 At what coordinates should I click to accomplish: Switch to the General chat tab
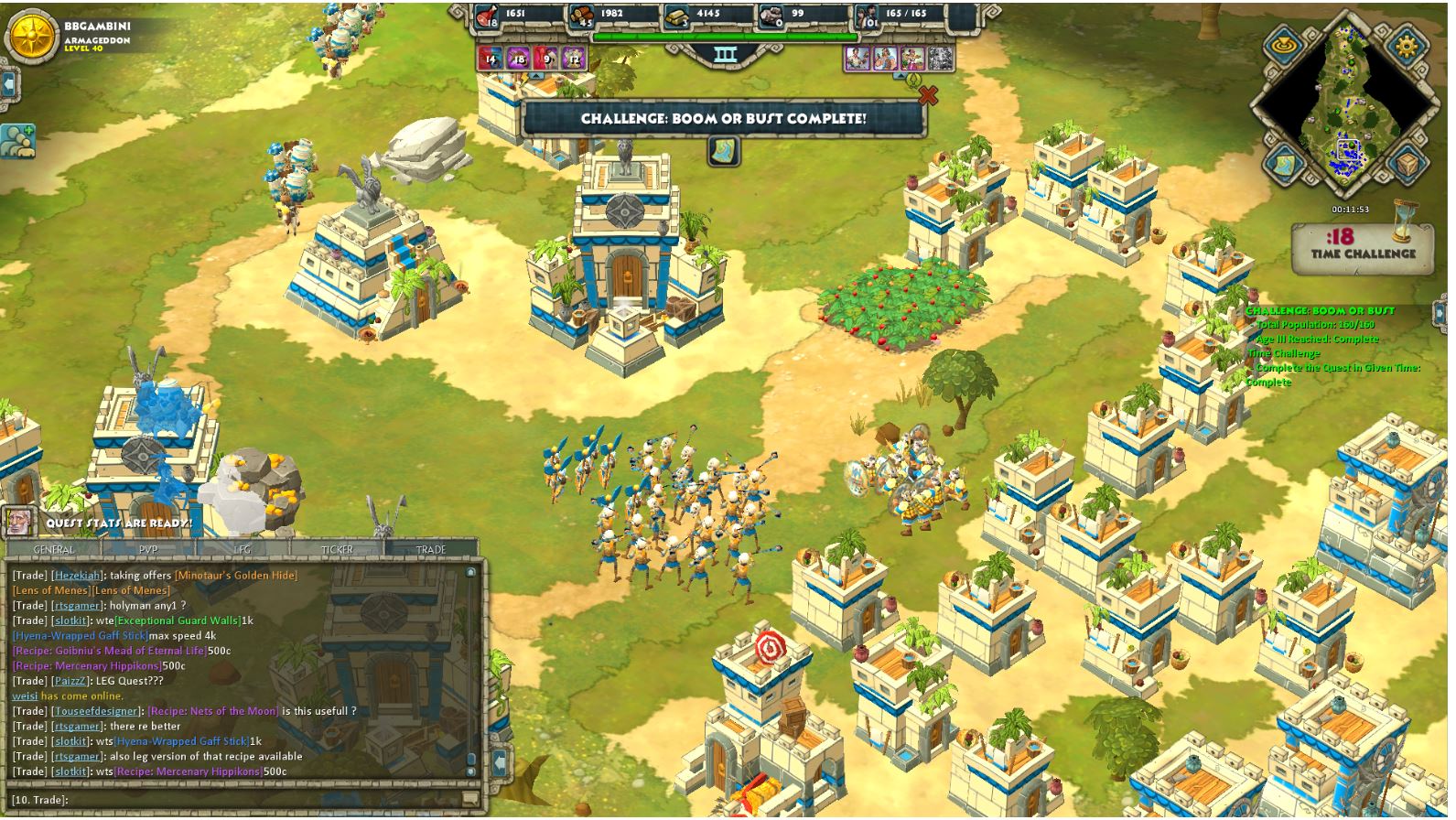54,549
